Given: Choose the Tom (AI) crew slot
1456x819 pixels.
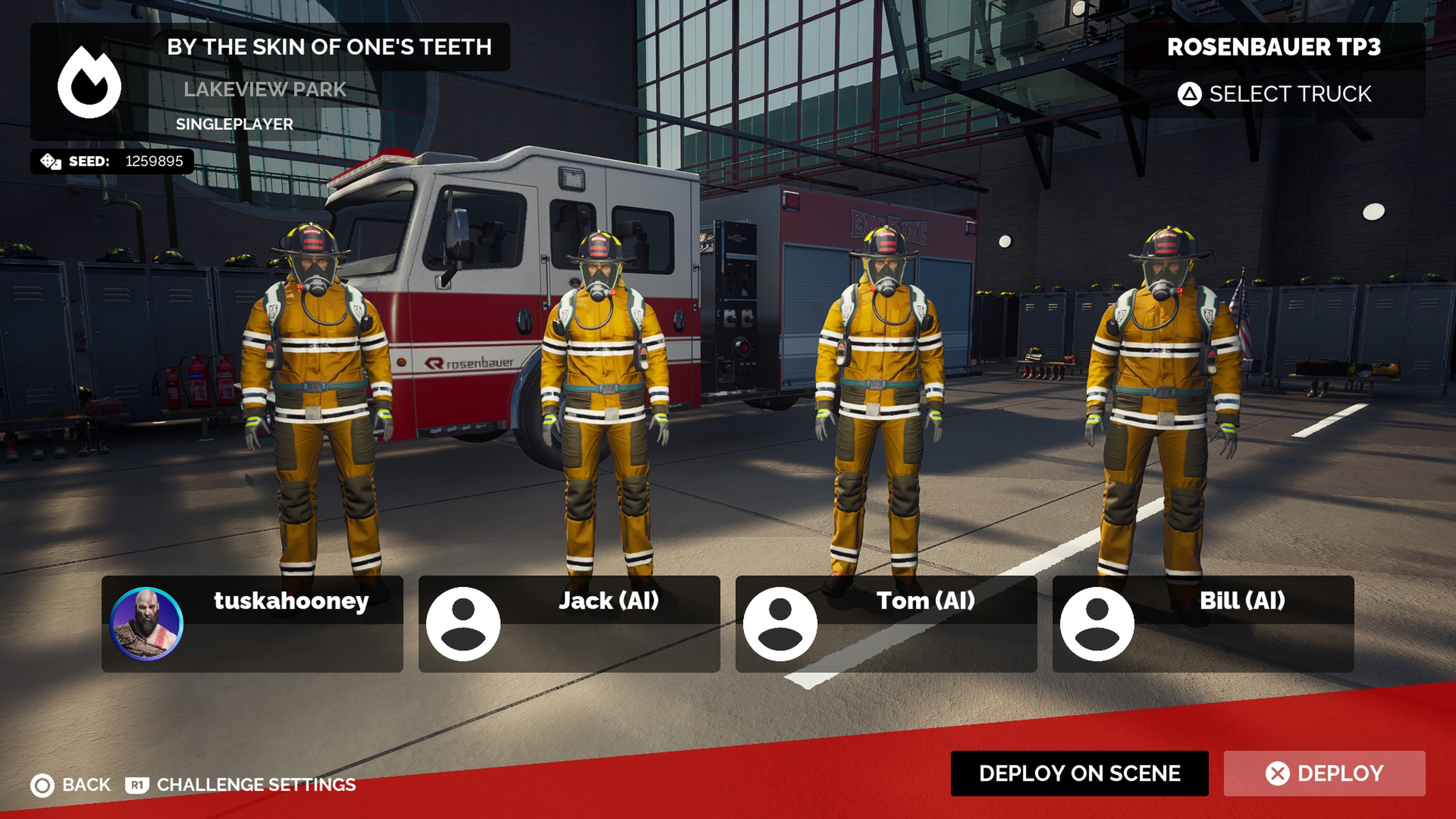Looking at the screenshot, I should coord(886,624).
